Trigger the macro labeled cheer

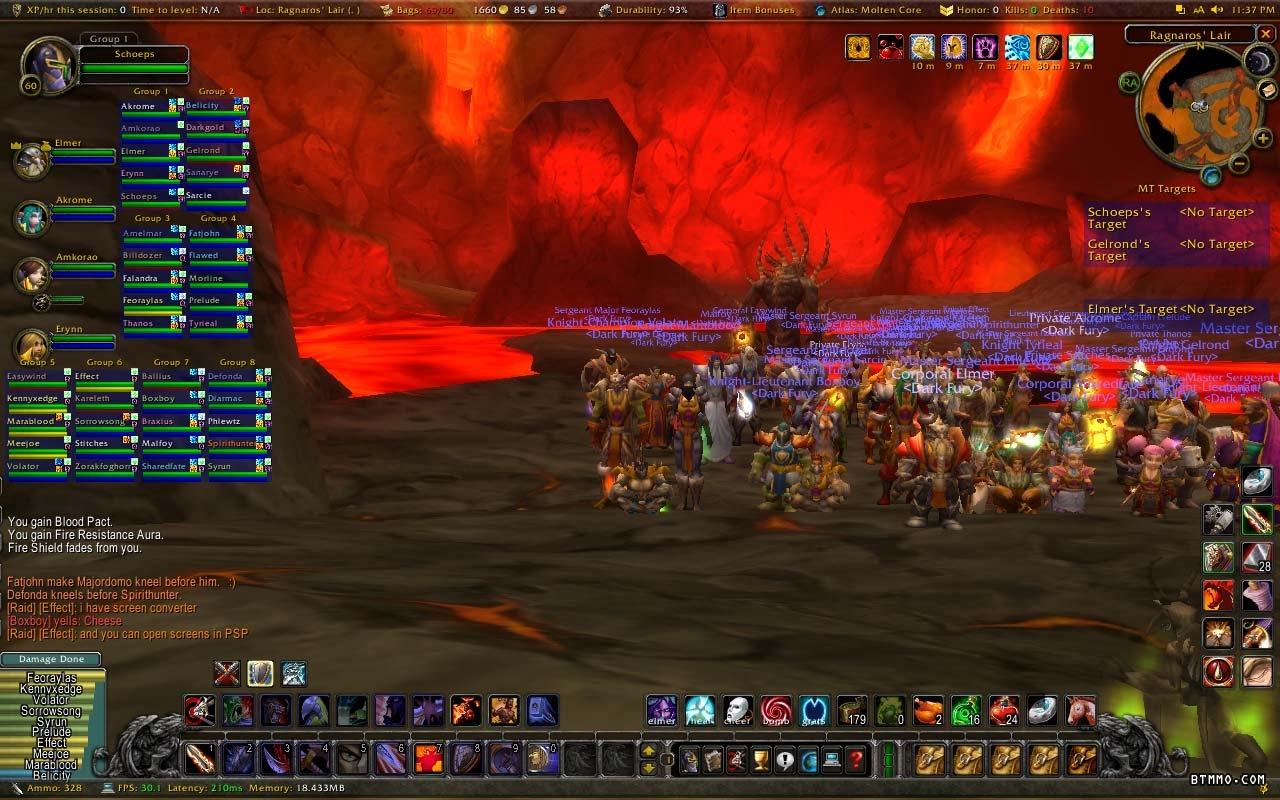pyautogui.click(x=738, y=710)
